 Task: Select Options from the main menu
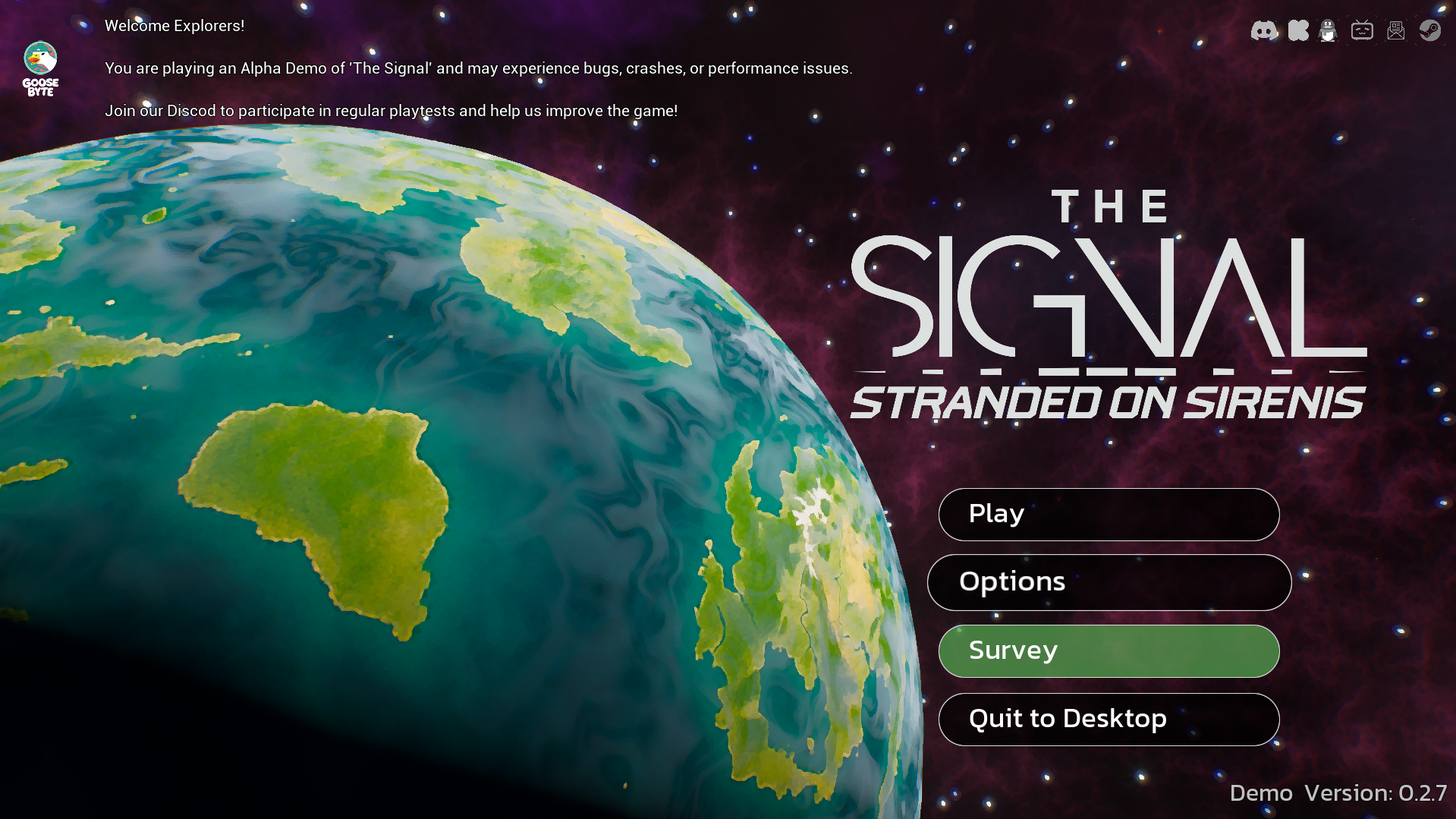(x=1109, y=582)
